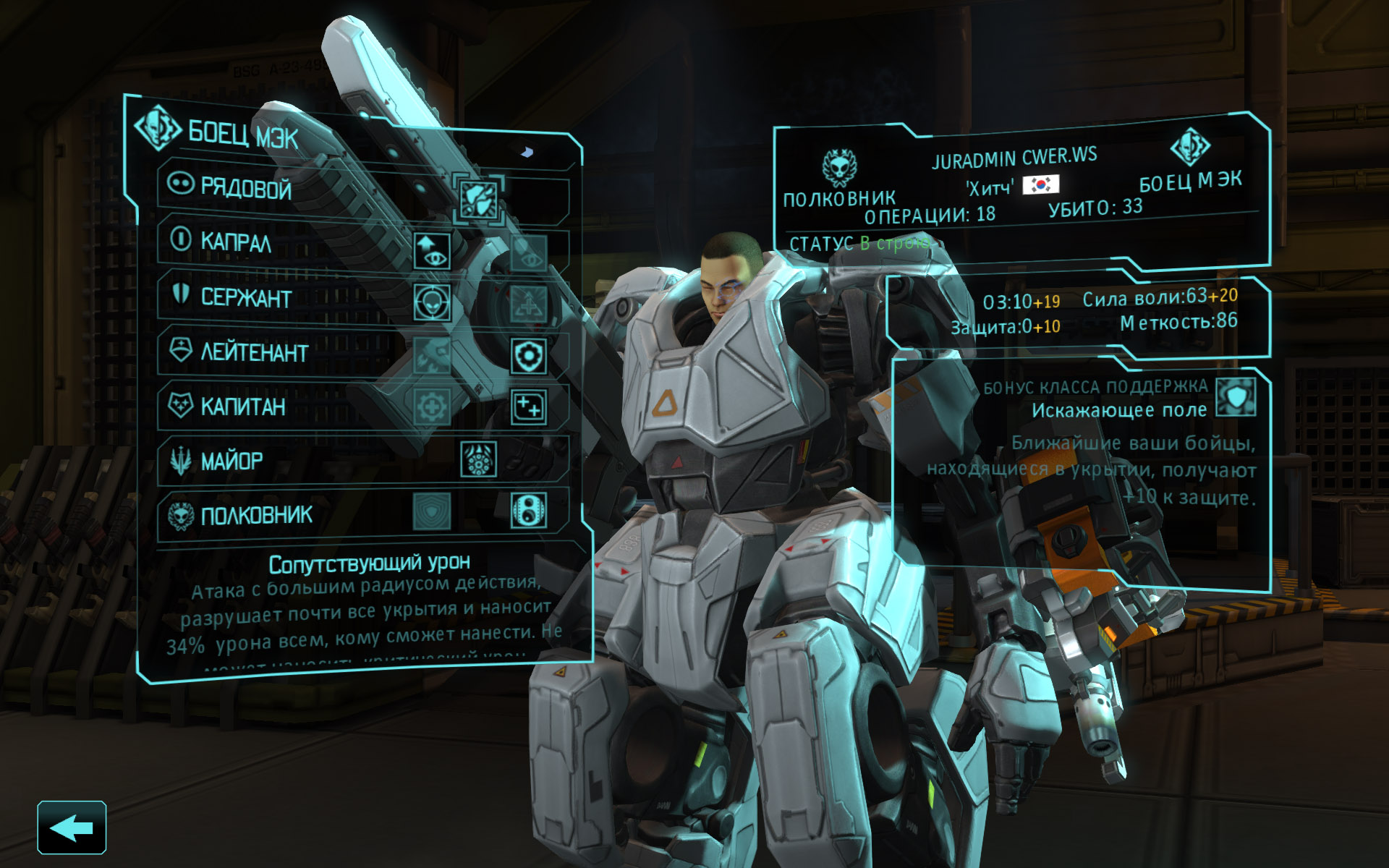Pick the dimmed flame ability in Лейтенант row

point(432,355)
